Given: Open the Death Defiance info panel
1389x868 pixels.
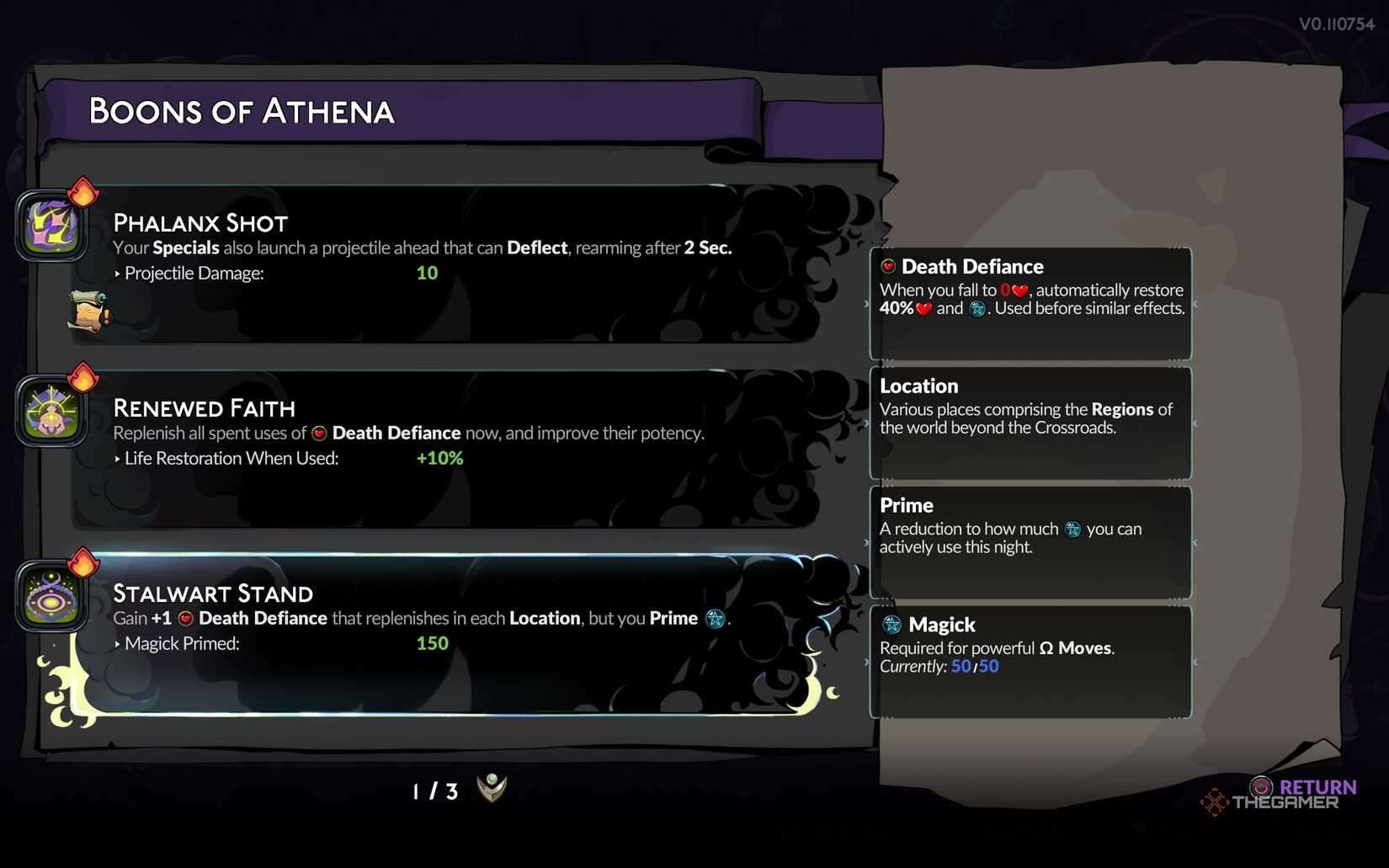Looking at the screenshot, I should tap(1030, 301).
